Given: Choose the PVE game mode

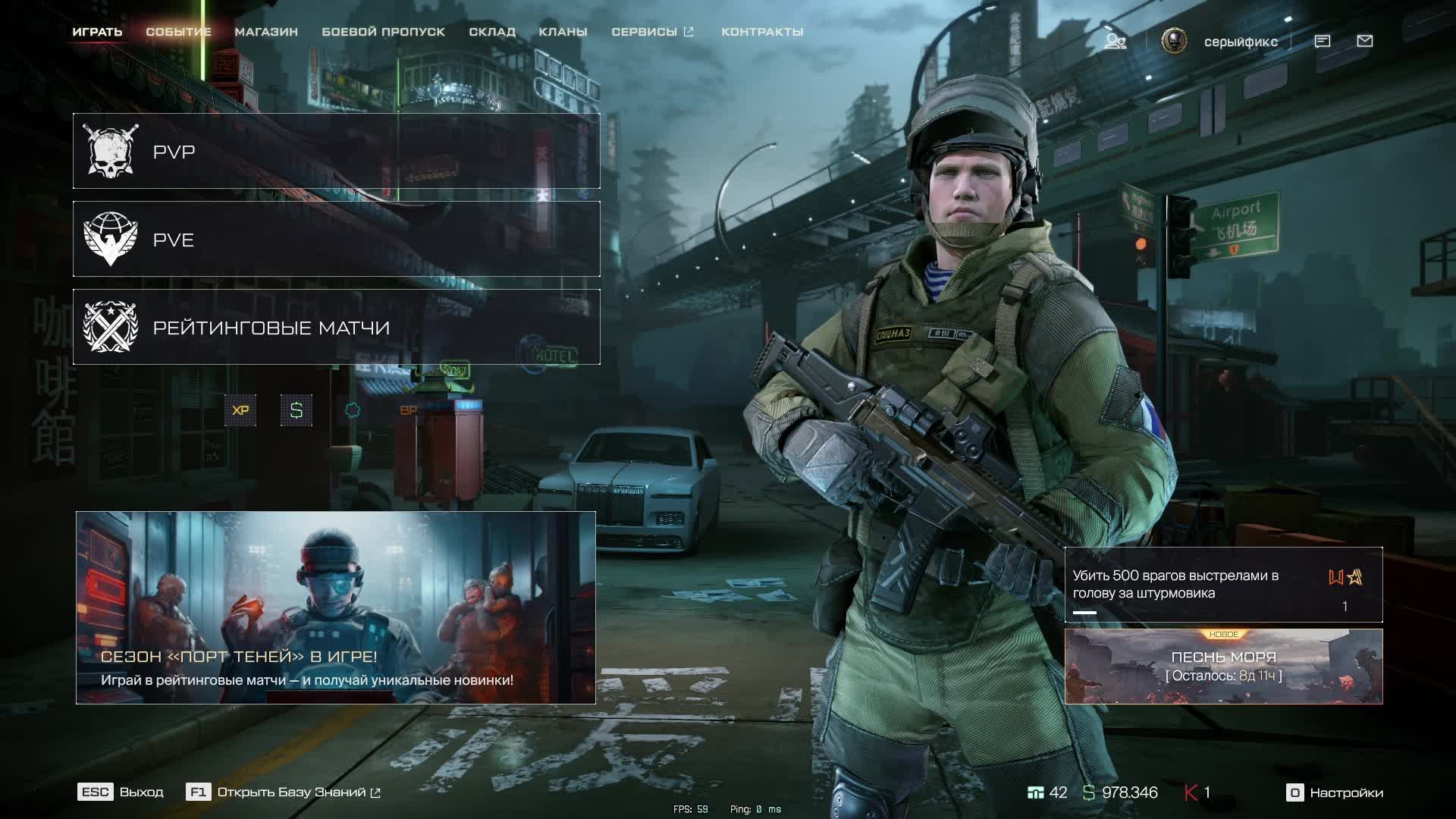Looking at the screenshot, I should coord(336,239).
